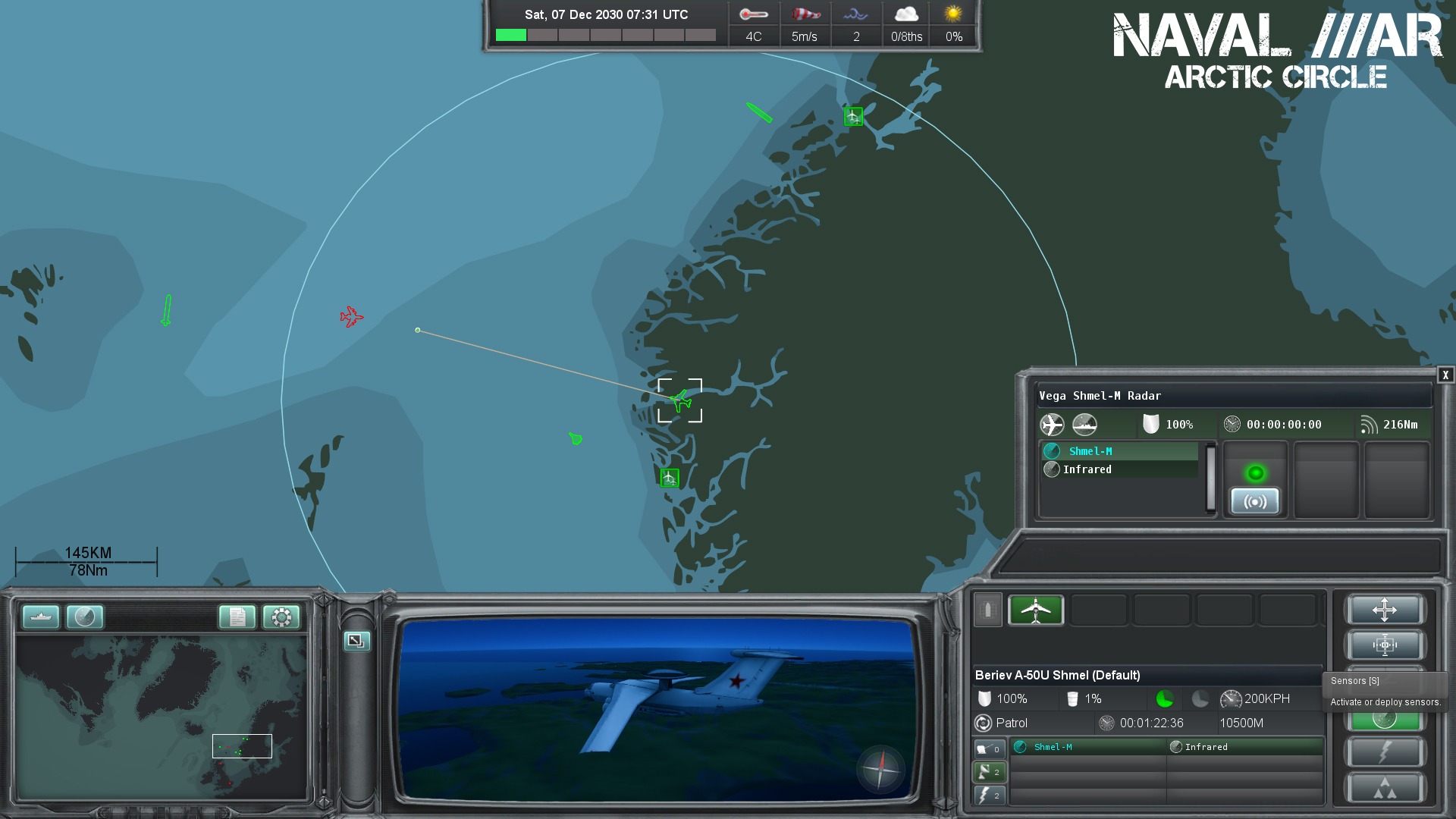Click the viewport rectangle on the world minimap

242,745
